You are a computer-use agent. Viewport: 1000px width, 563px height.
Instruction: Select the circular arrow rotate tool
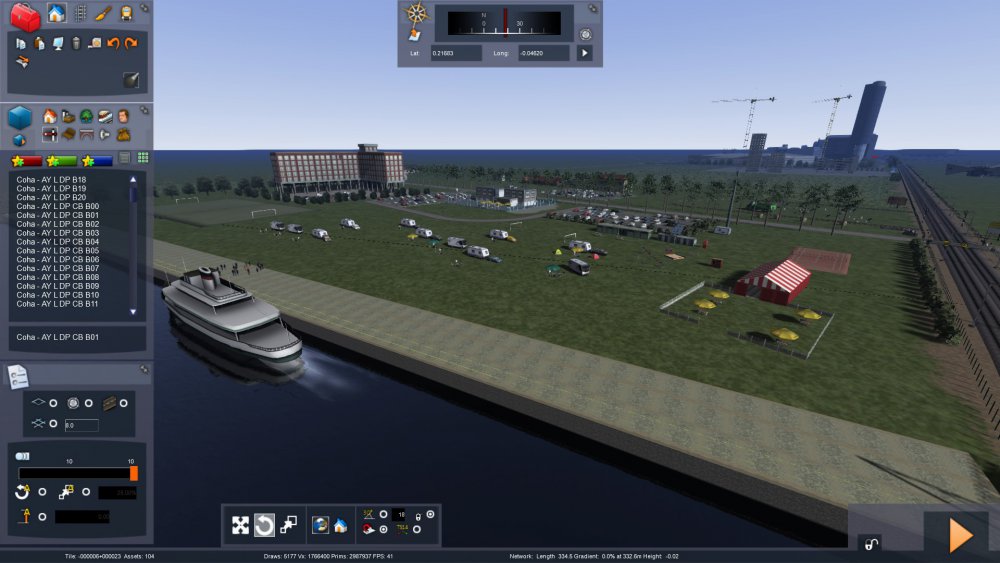(264, 525)
